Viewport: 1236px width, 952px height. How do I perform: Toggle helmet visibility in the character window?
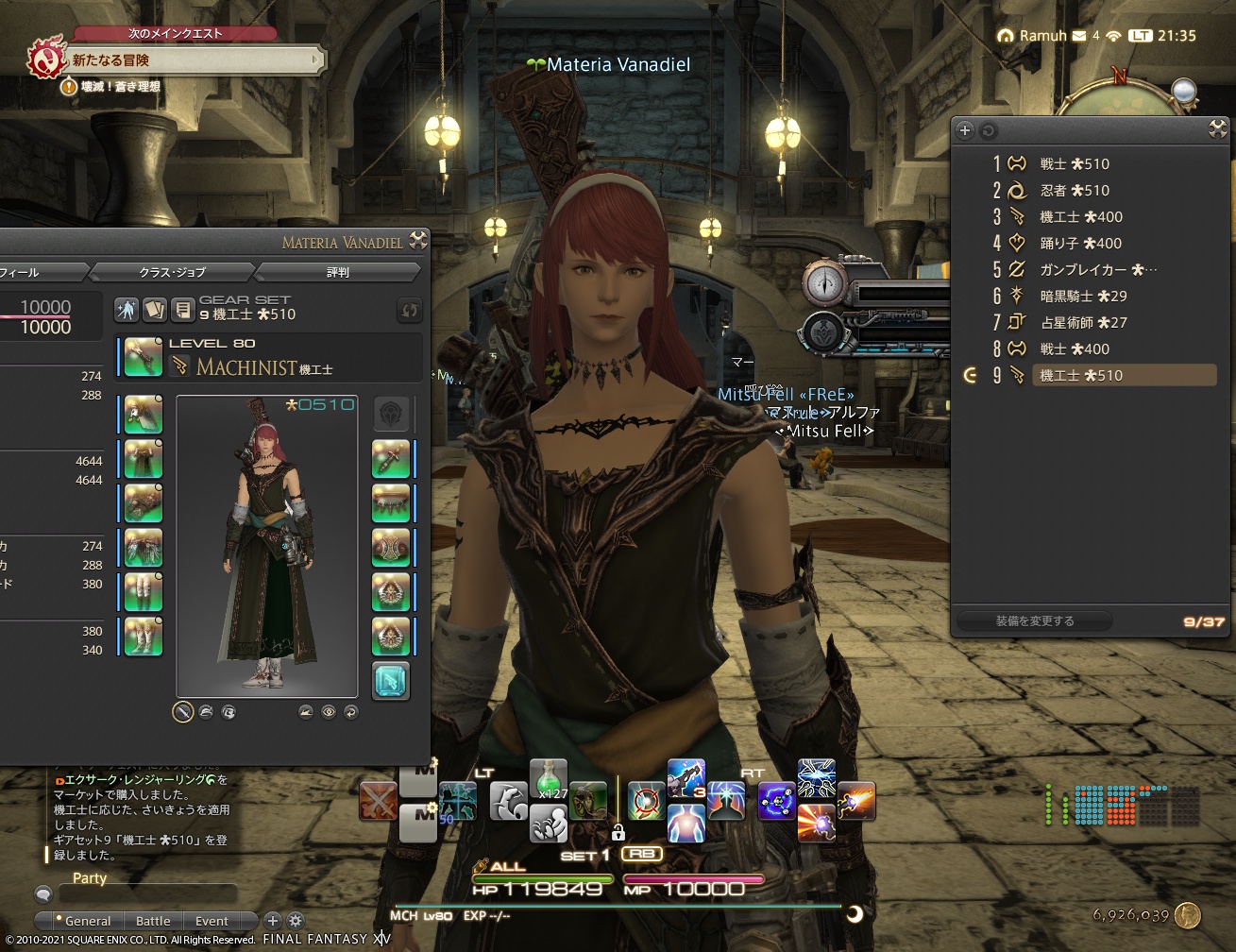[x=205, y=712]
